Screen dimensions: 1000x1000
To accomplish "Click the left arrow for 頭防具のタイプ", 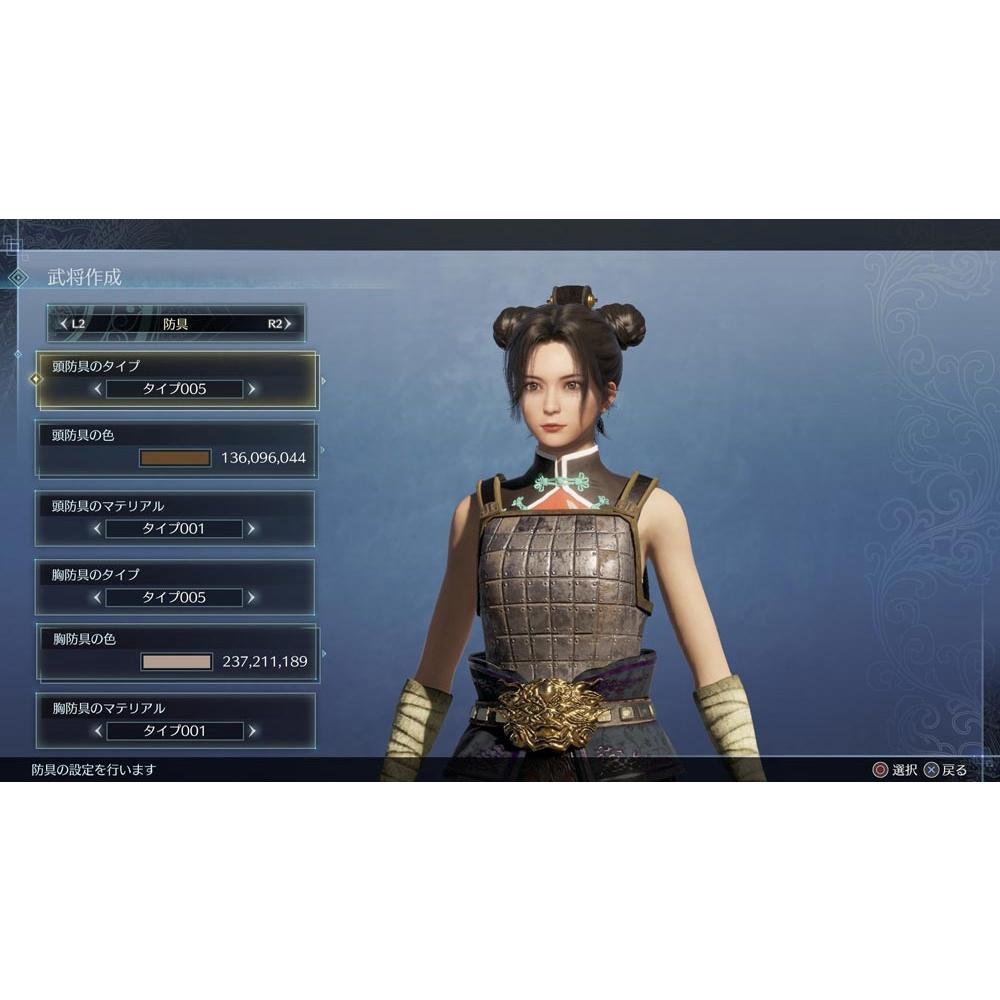I will point(97,389).
